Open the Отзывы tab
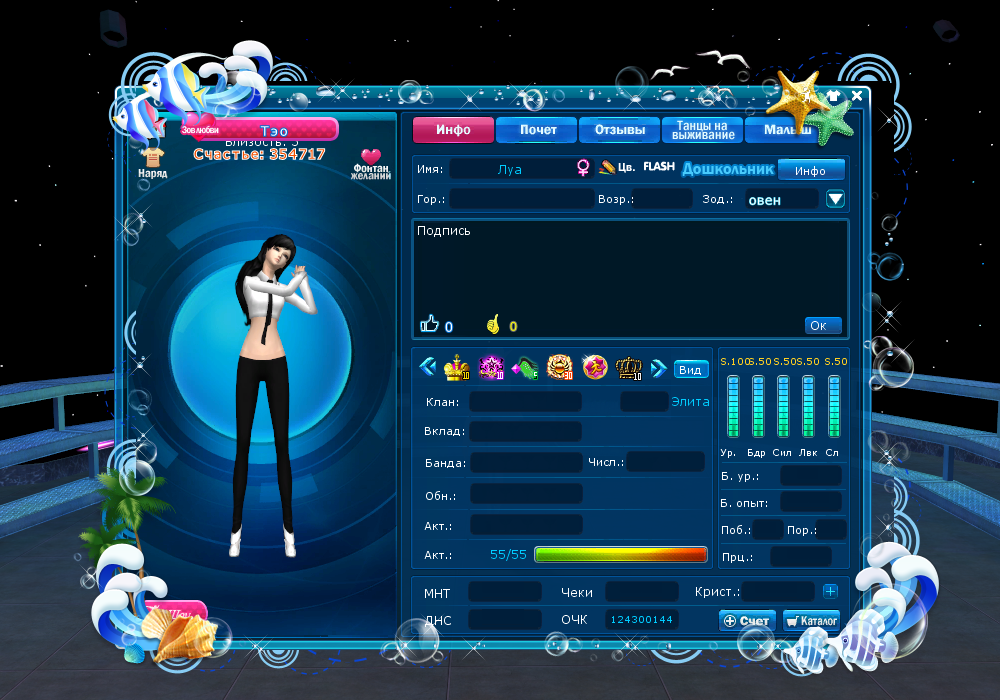 (x=619, y=130)
